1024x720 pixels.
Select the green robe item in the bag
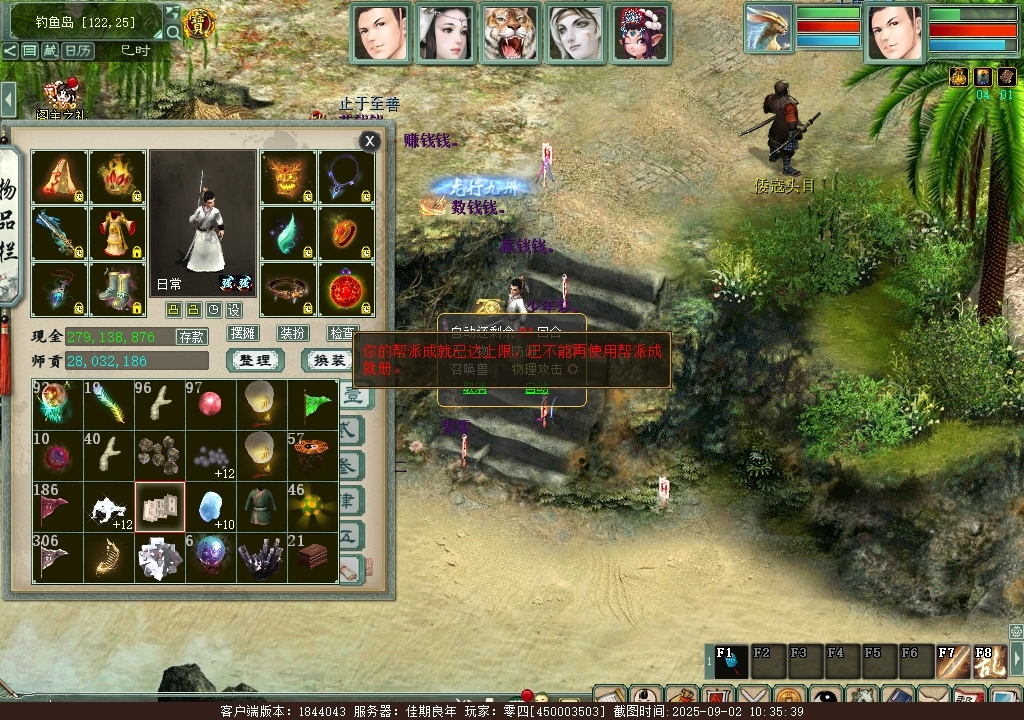[262, 507]
